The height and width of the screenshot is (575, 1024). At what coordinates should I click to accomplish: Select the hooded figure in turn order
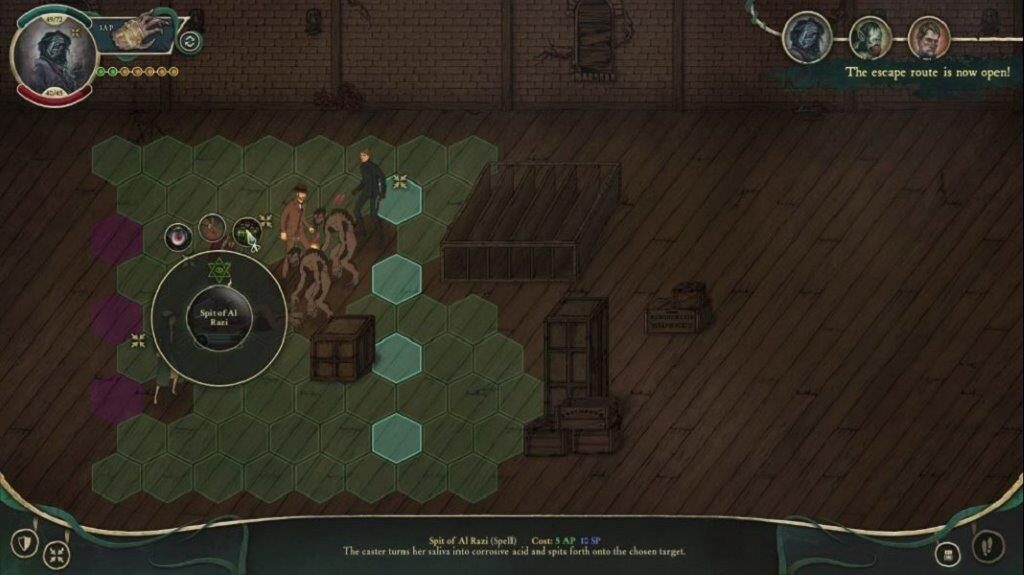(806, 37)
